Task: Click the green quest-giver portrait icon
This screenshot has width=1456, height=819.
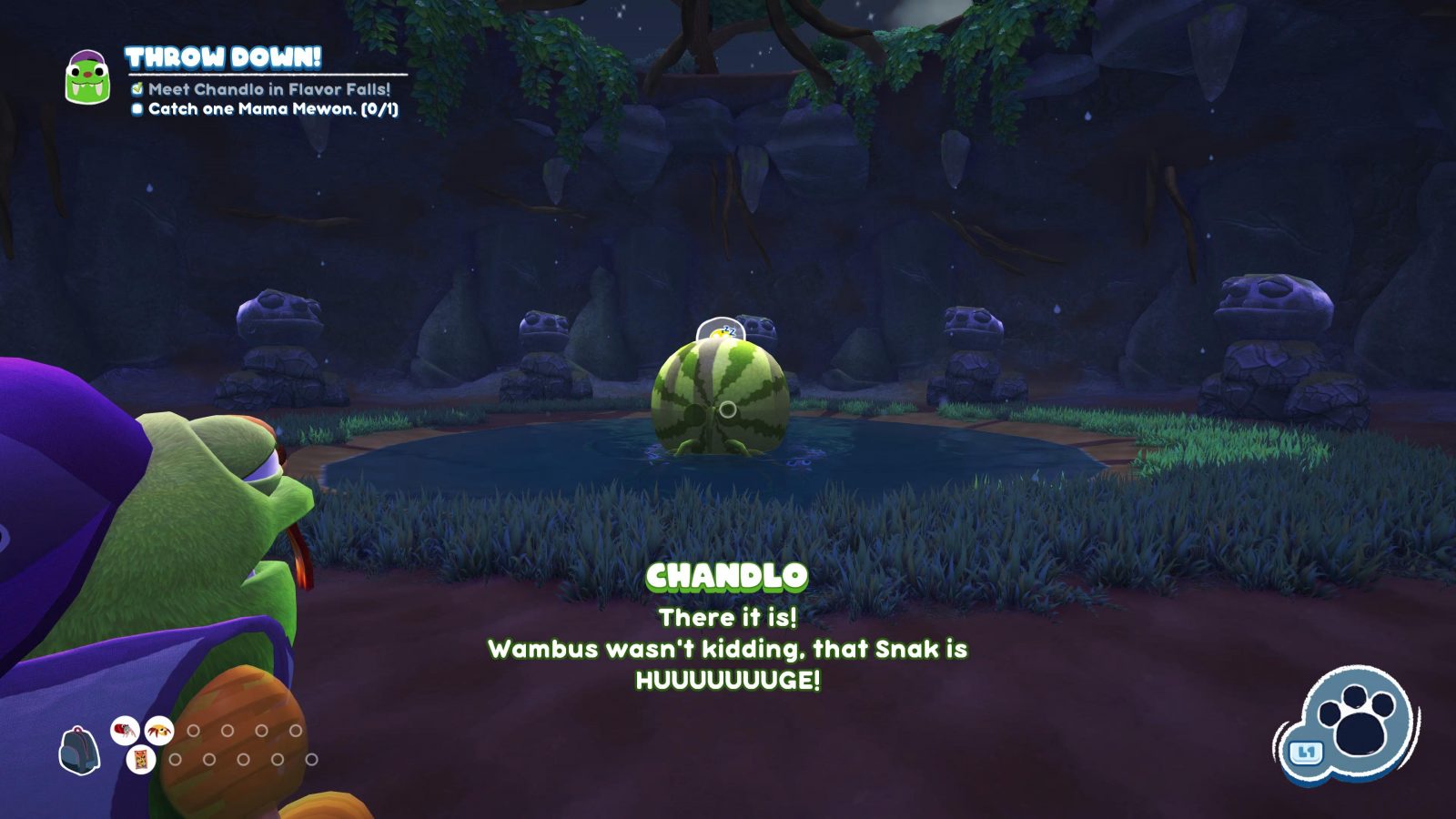Action: click(87, 76)
